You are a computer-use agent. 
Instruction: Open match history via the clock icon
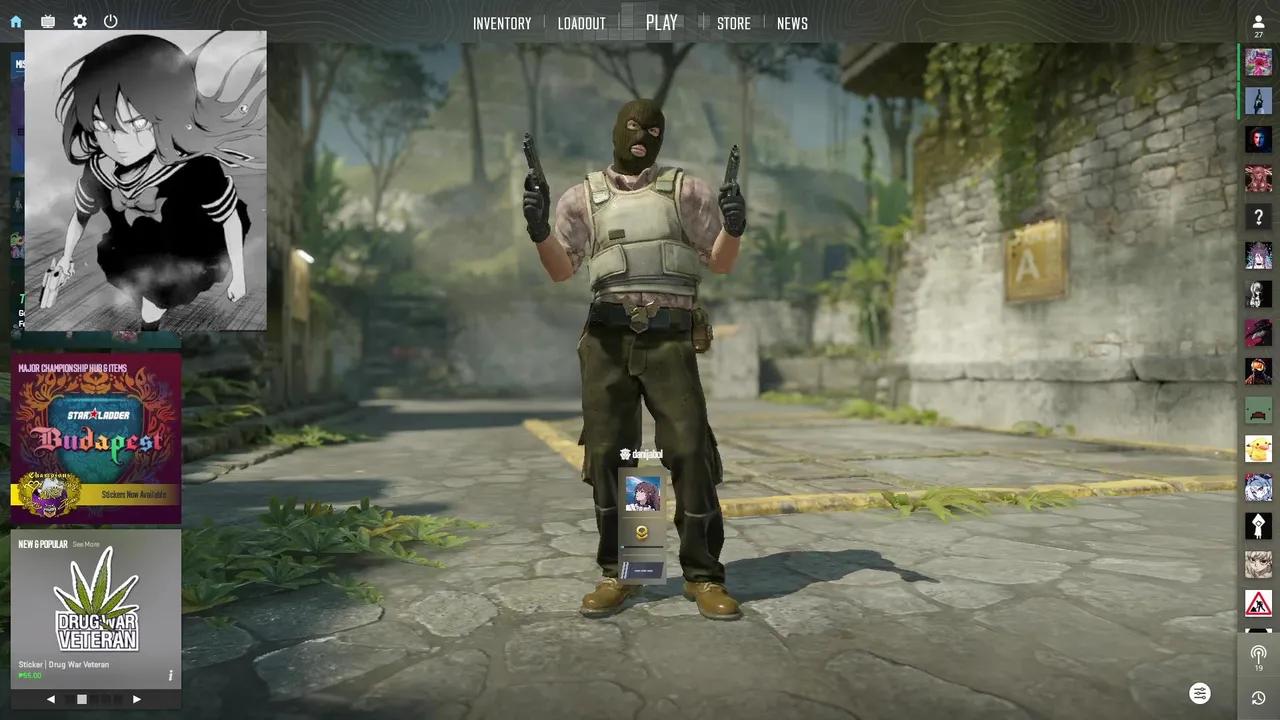coord(1258,695)
